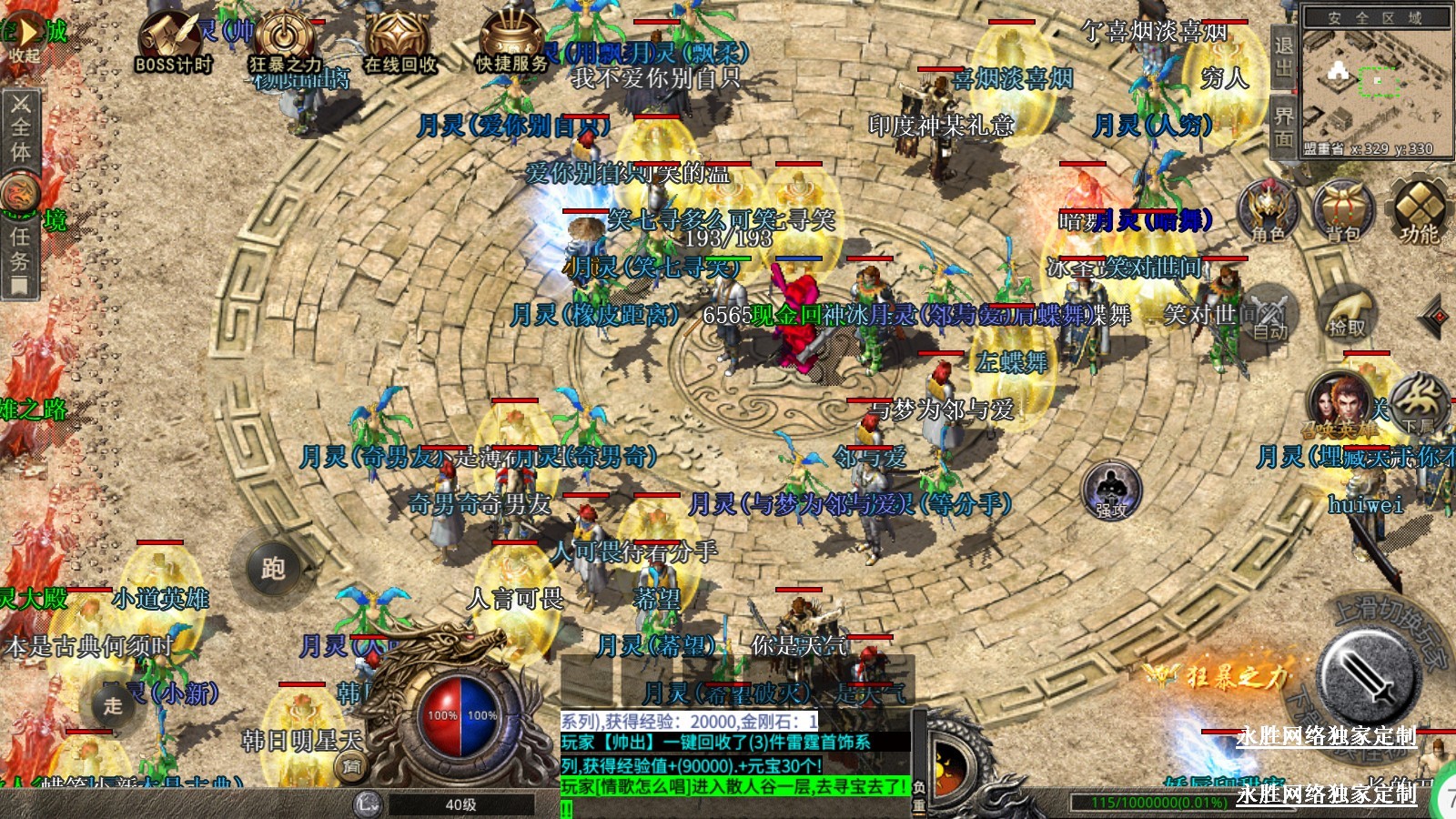Toggle 自动 auto-combat
The height and width of the screenshot is (819, 1456).
(1269, 314)
